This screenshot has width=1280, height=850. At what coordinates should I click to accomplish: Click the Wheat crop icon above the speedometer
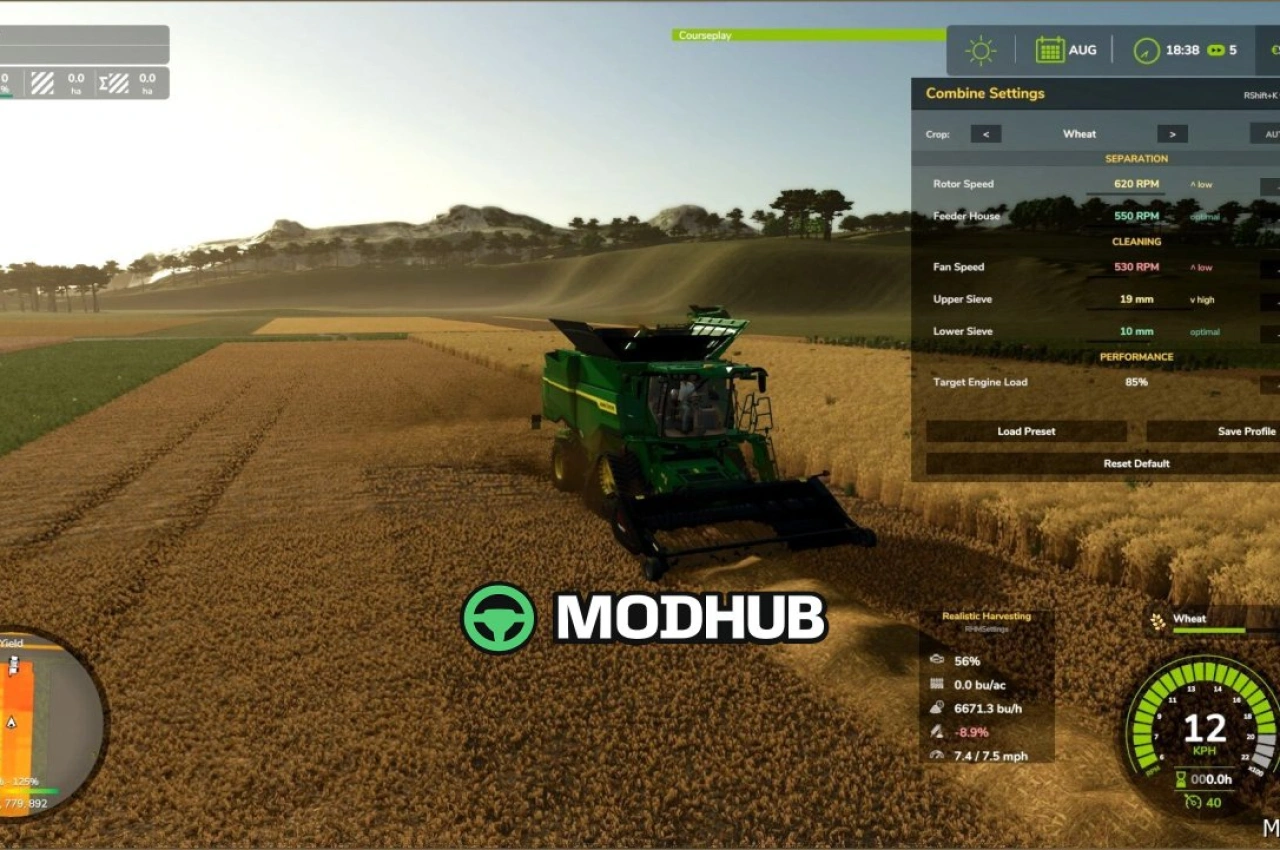(1157, 619)
